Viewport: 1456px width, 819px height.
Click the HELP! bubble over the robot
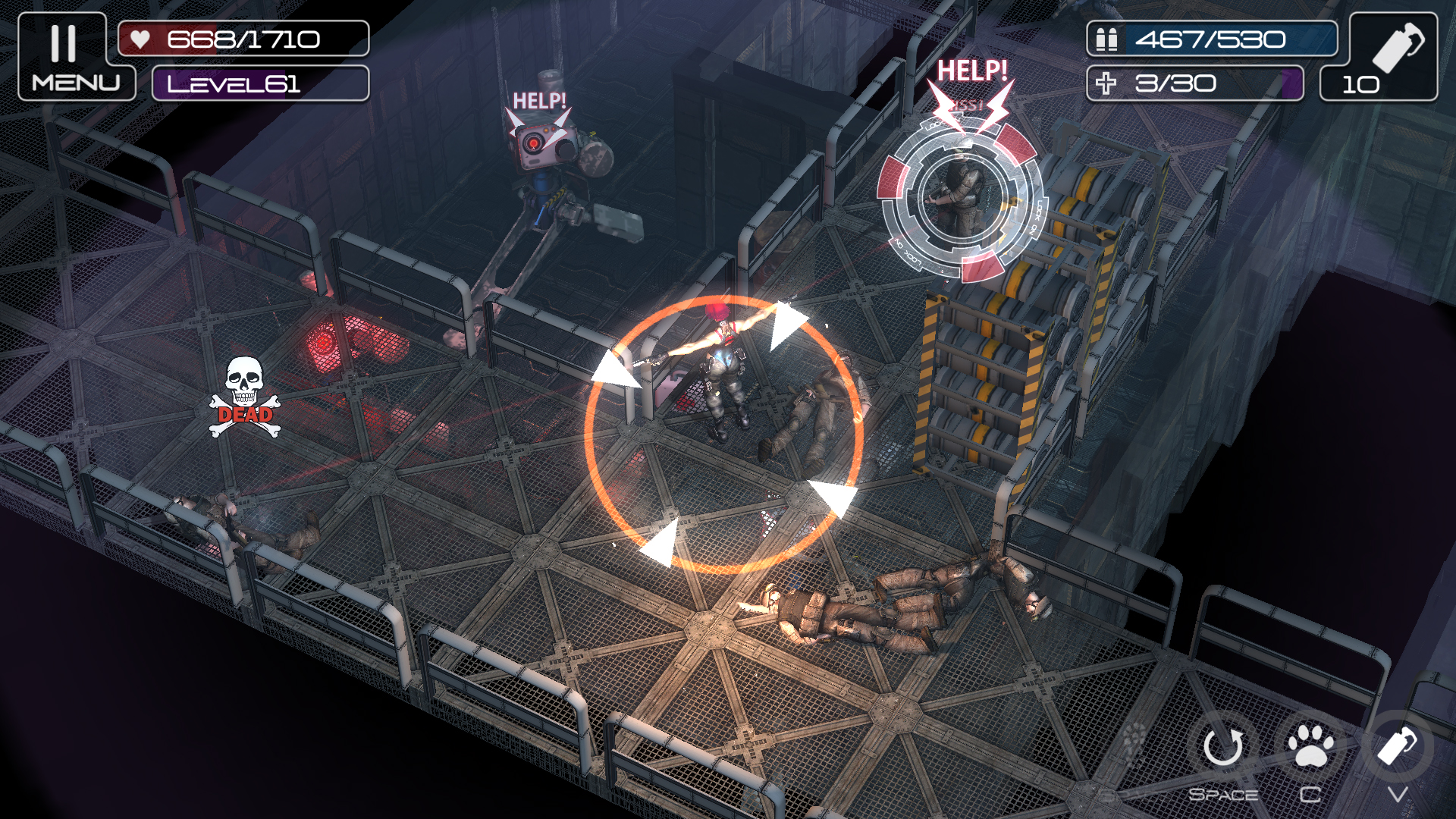click(540, 99)
